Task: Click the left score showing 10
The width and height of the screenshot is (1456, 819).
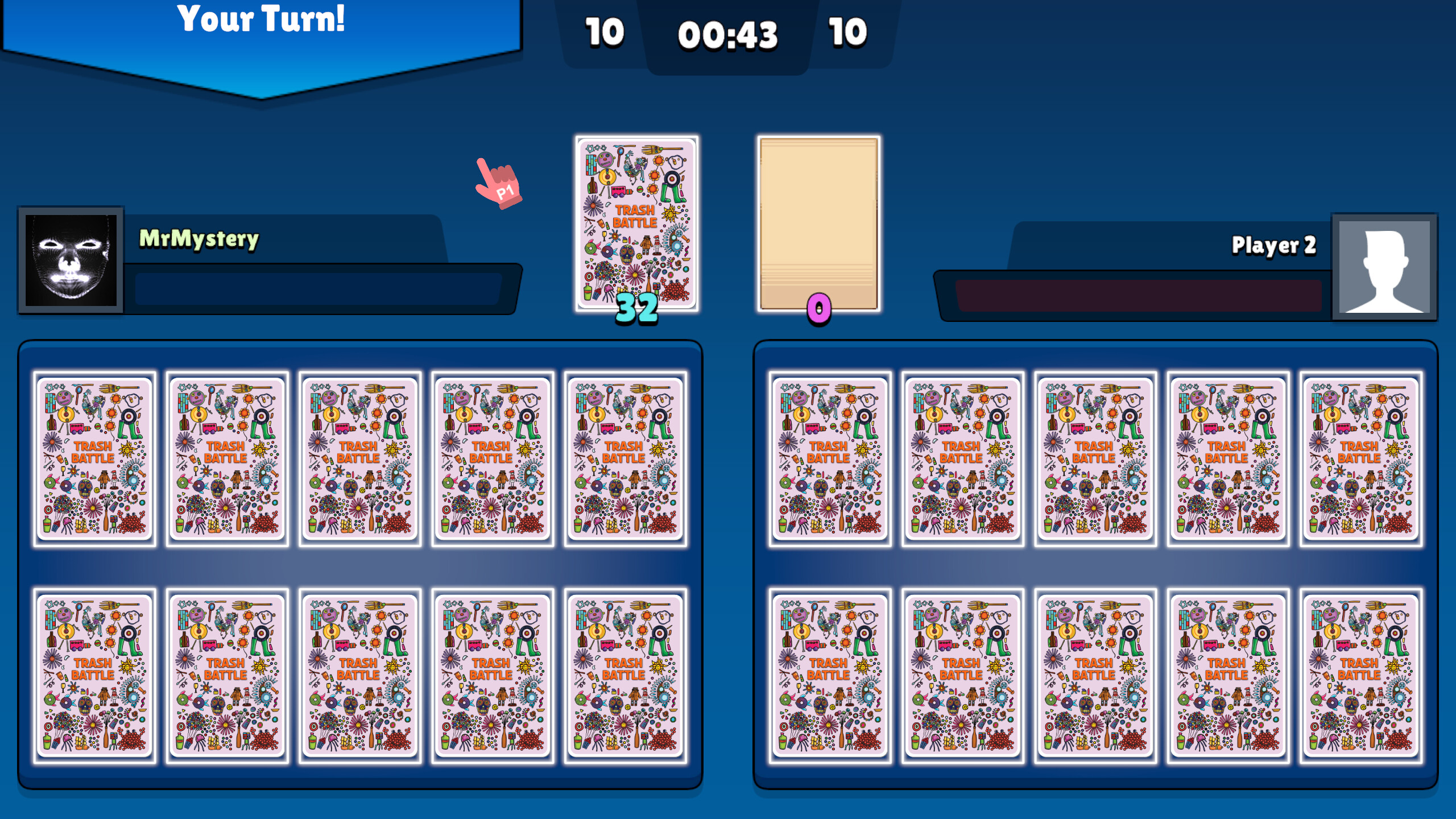Action: 604,34
